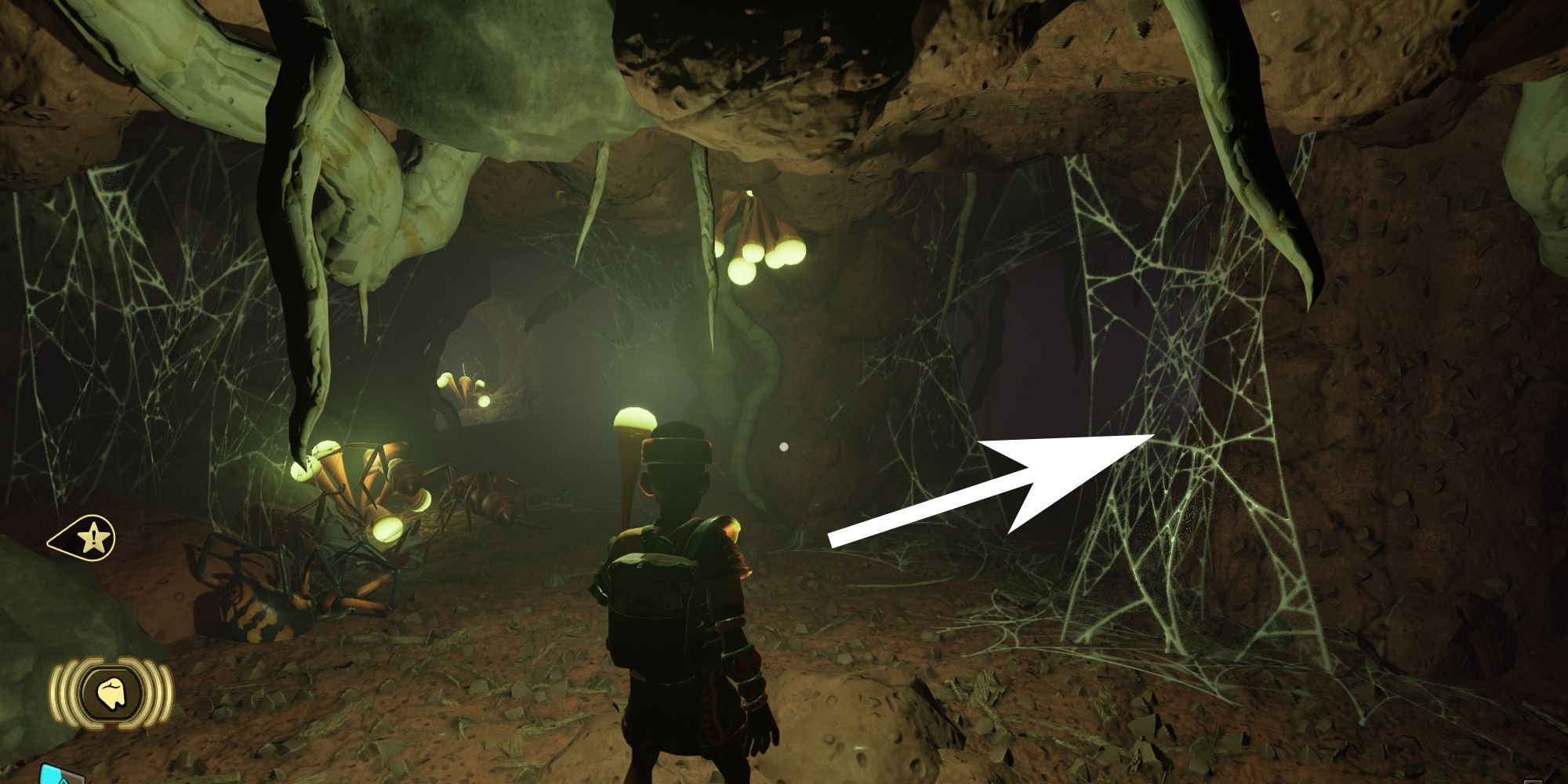Select the tooth icon with sound waves
The image size is (1568, 784).
pyautogui.click(x=111, y=693)
